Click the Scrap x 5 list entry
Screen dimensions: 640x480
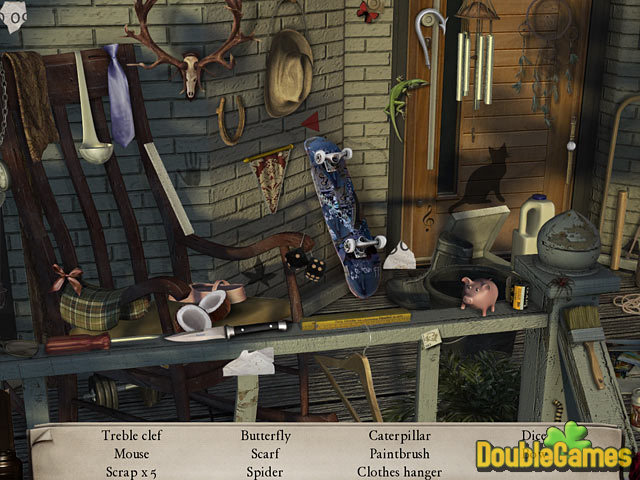tap(131, 472)
